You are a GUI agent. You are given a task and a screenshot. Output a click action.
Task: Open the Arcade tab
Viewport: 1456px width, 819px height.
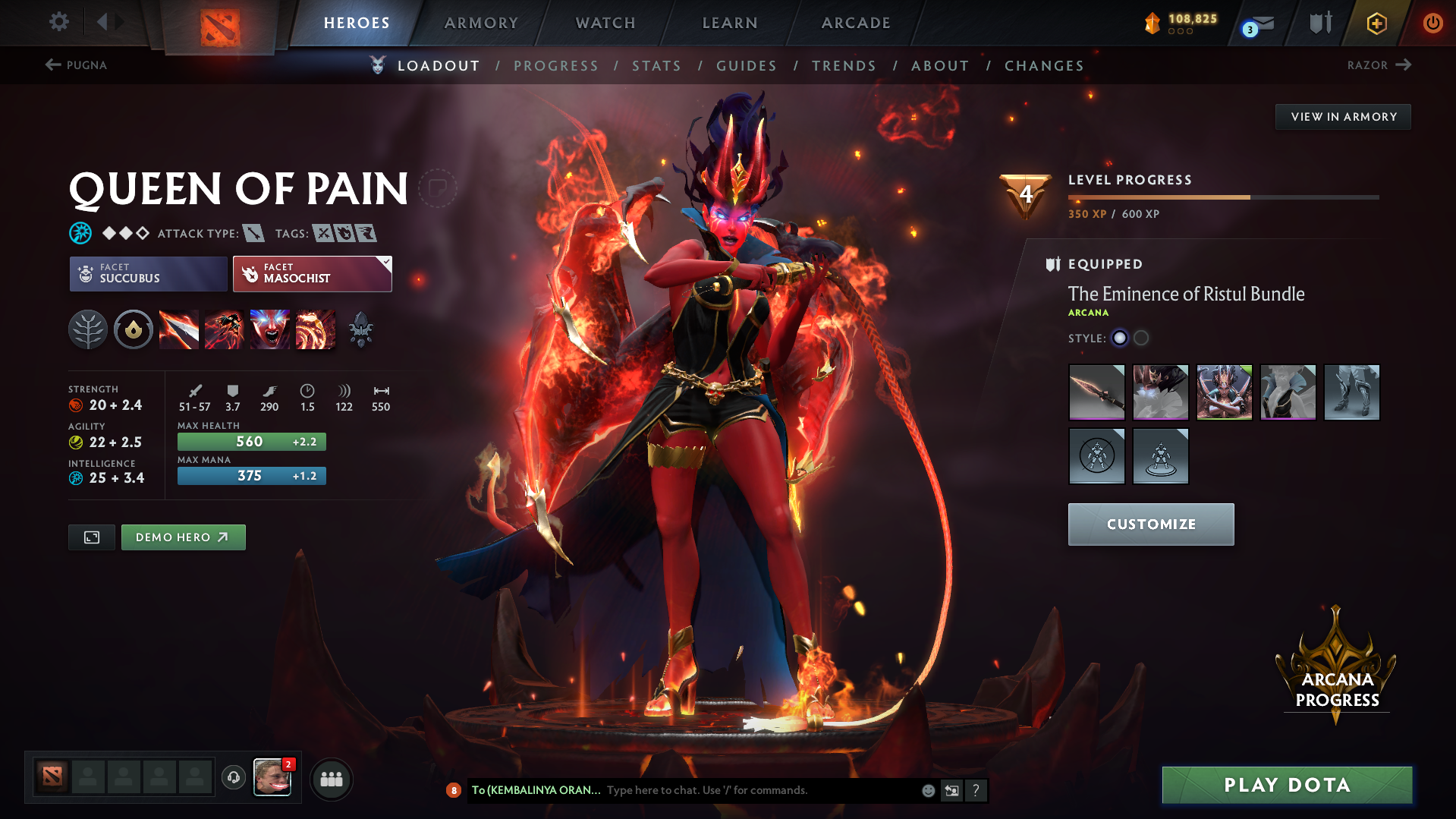(856, 23)
